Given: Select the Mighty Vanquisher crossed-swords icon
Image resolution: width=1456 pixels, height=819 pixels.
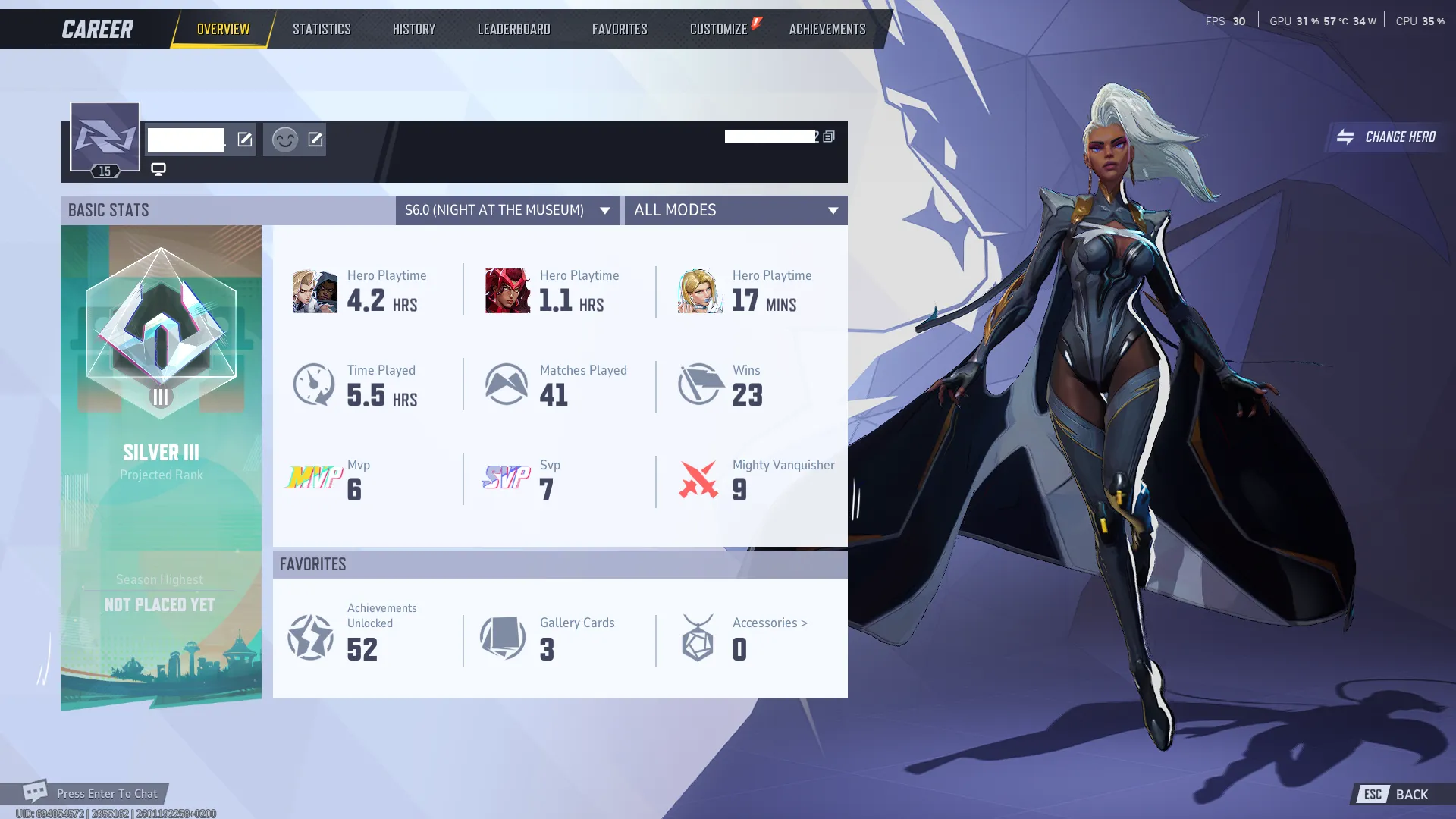Looking at the screenshot, I should [698, 479].
